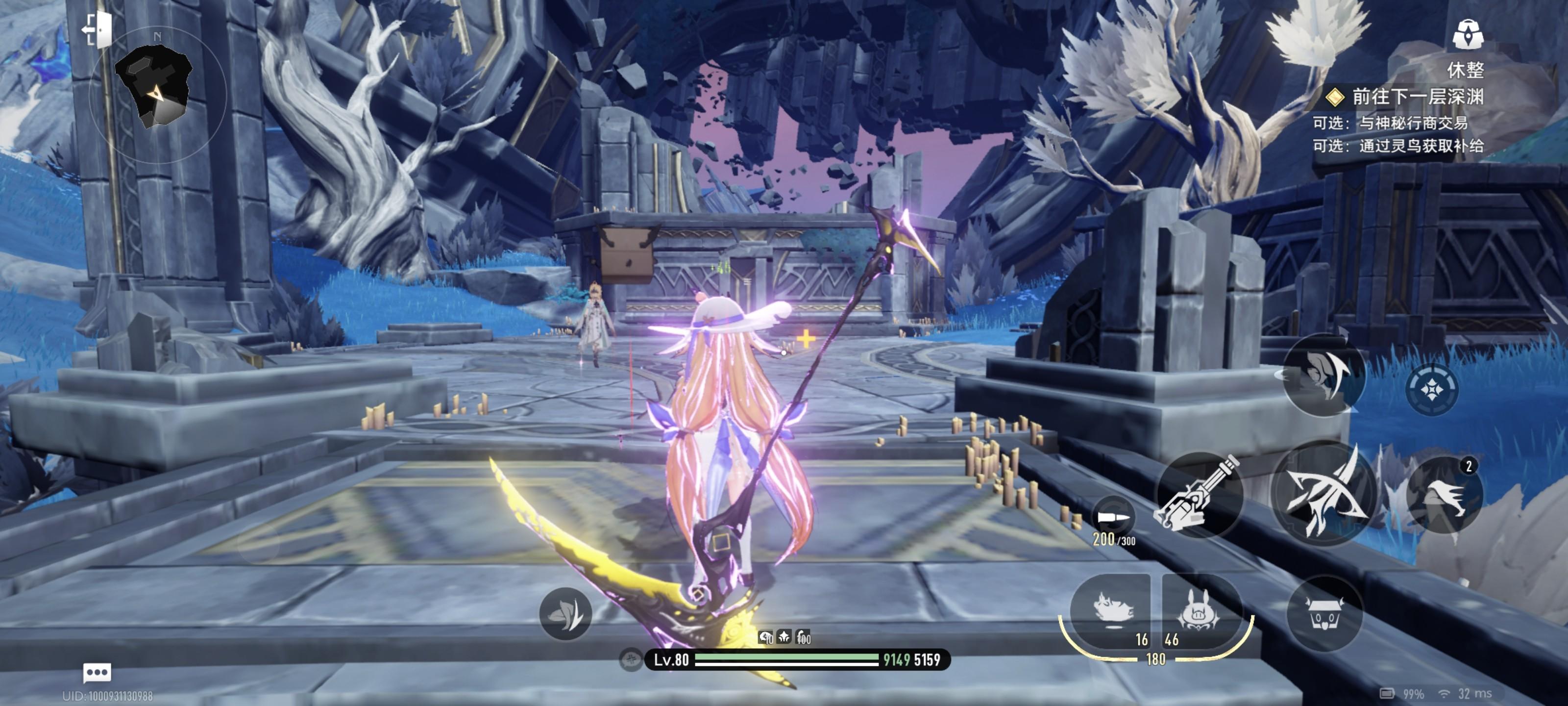The height and width of the screenshot is (706, 1568).
Task: Tap the four-point star target button
Action: [x=1431, y=389]
